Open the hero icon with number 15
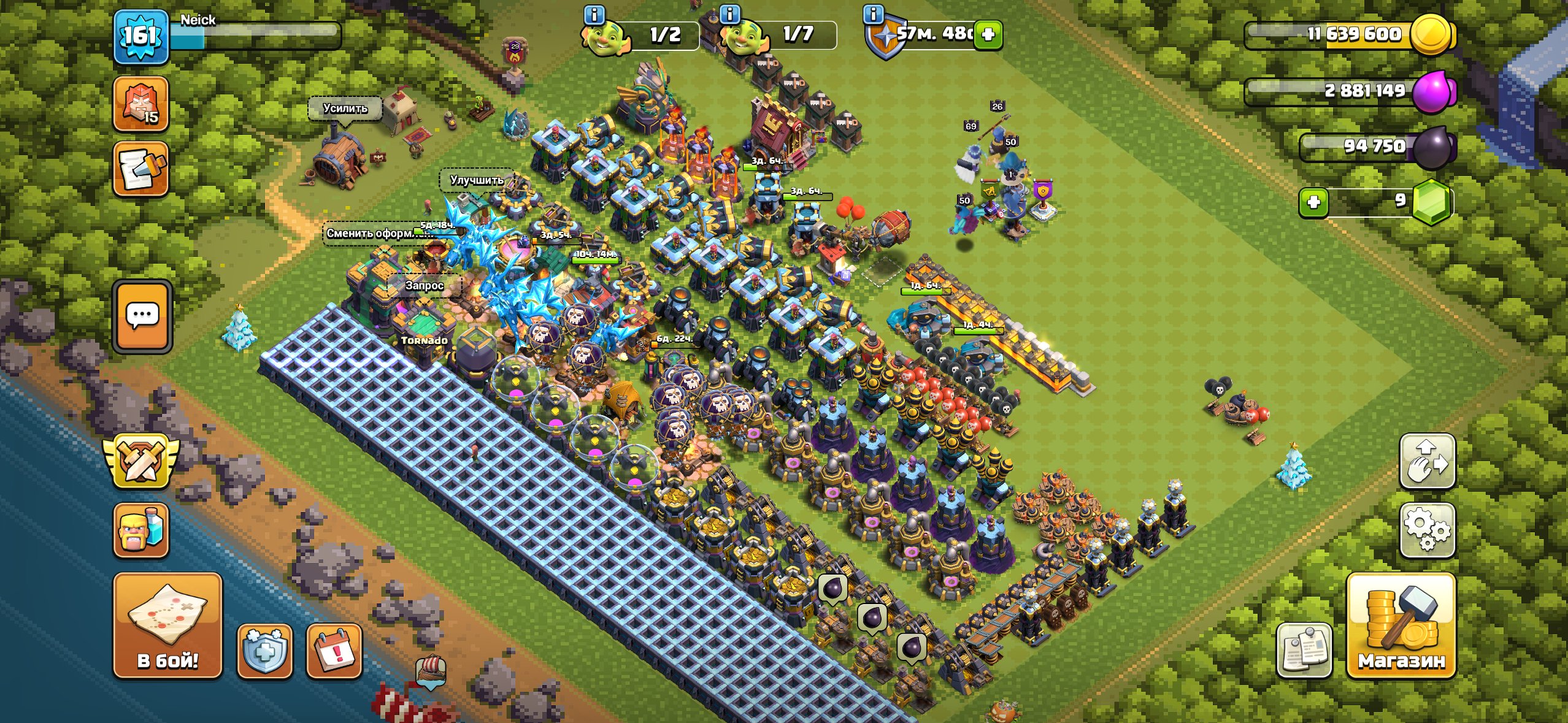The width and height of the screenshot is (1568, 723). pos(141,104)
